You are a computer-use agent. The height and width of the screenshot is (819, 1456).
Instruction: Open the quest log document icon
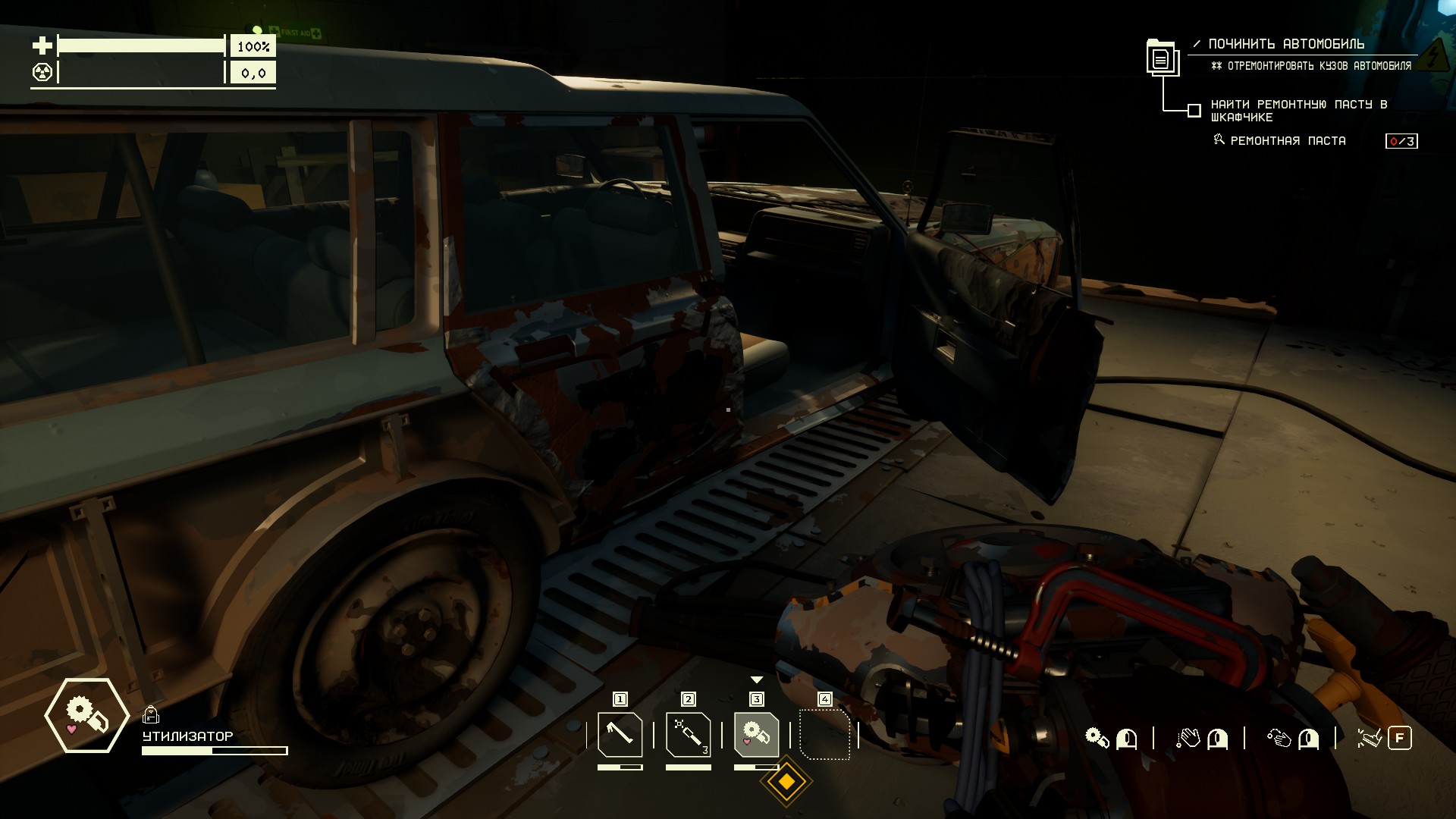click(x=1161, y=58)
